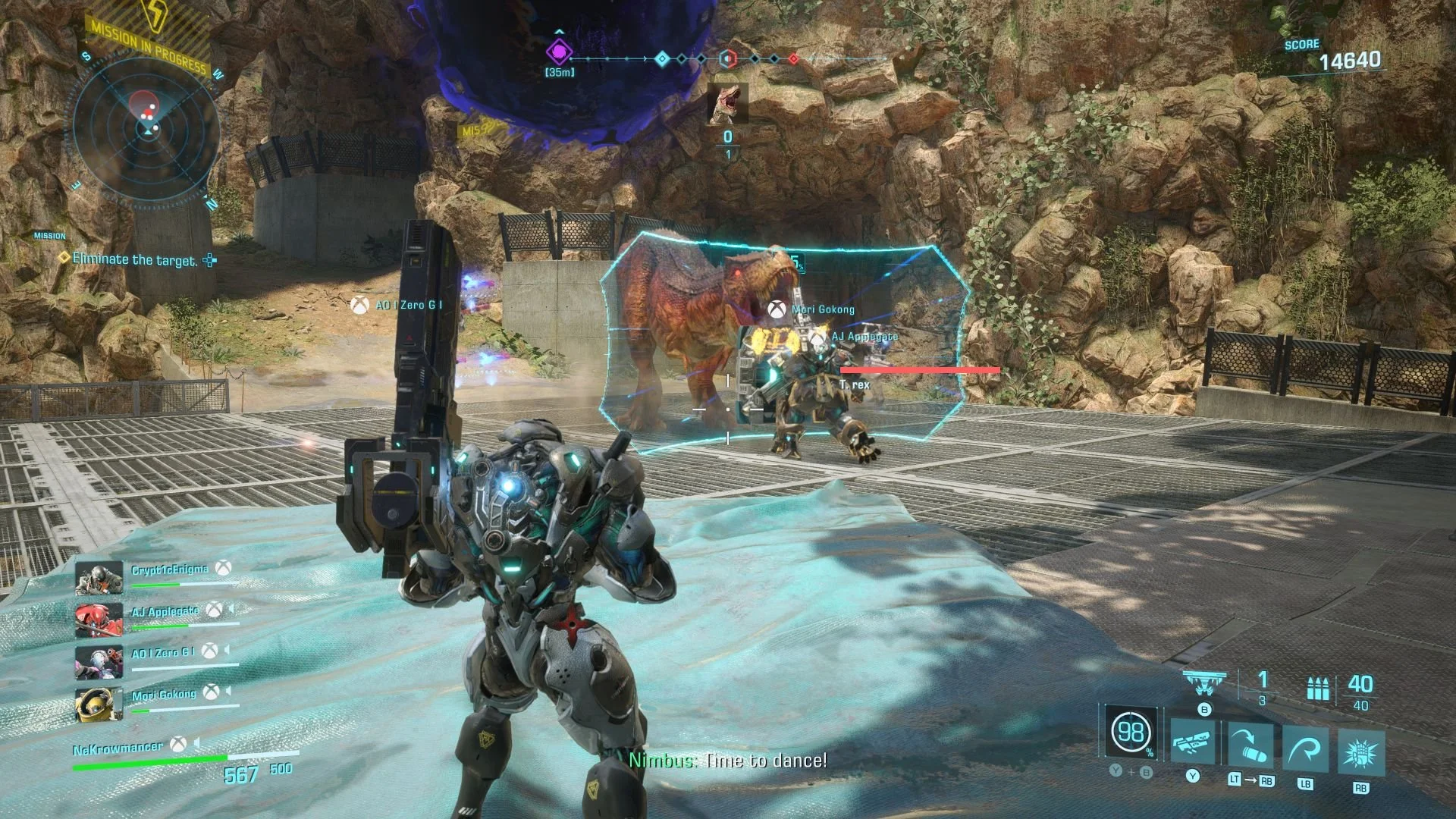Click the circular radar minimap
This screenshot has height=819, width=1456.
(146, 129)
